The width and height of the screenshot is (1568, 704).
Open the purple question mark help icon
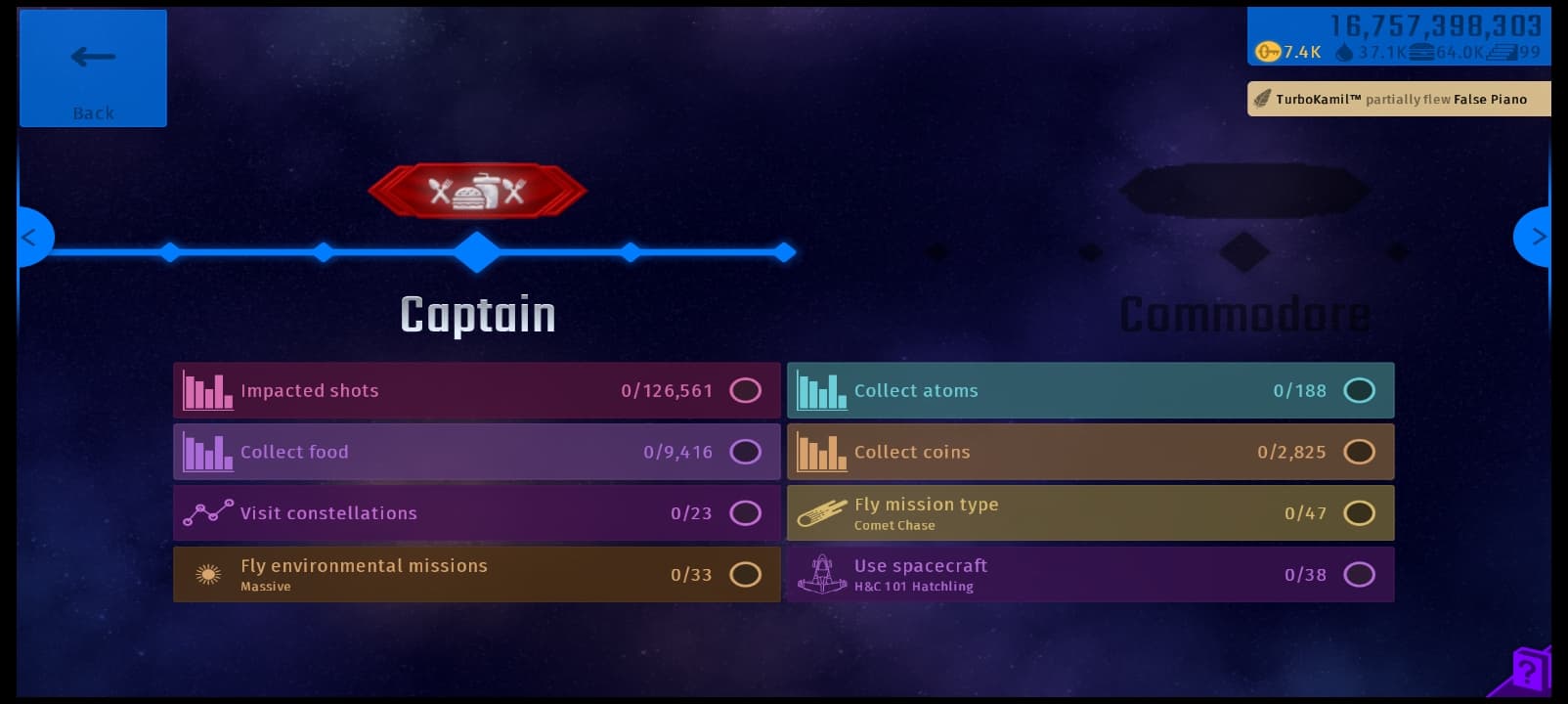pyautogui.click(x=1528, y=671)
